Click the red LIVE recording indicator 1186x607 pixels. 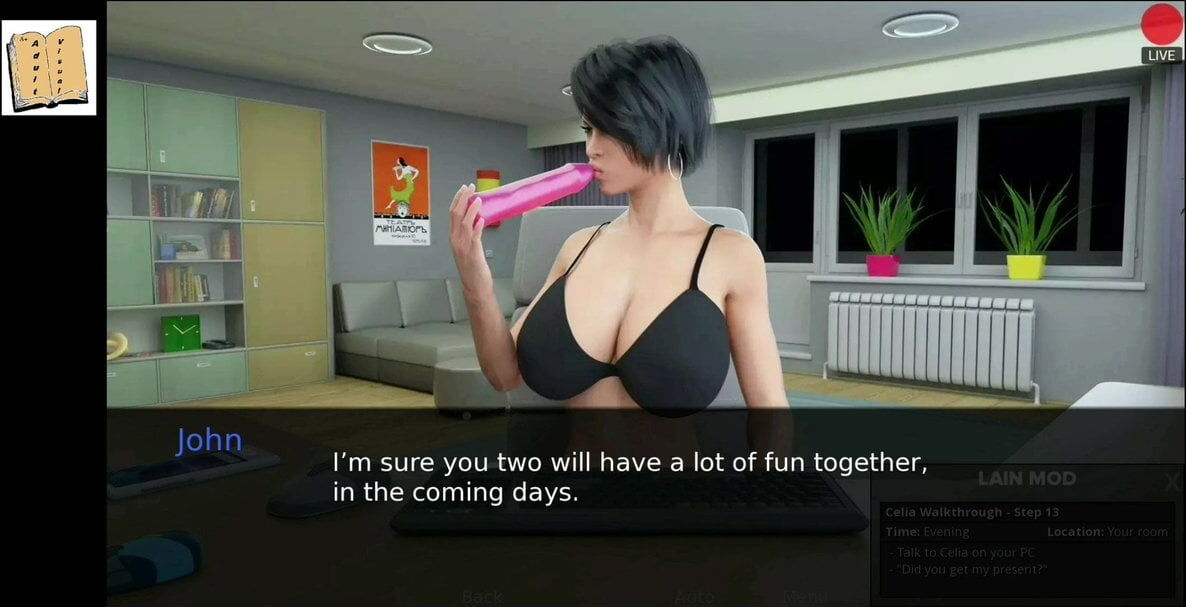click(1161, 26)
